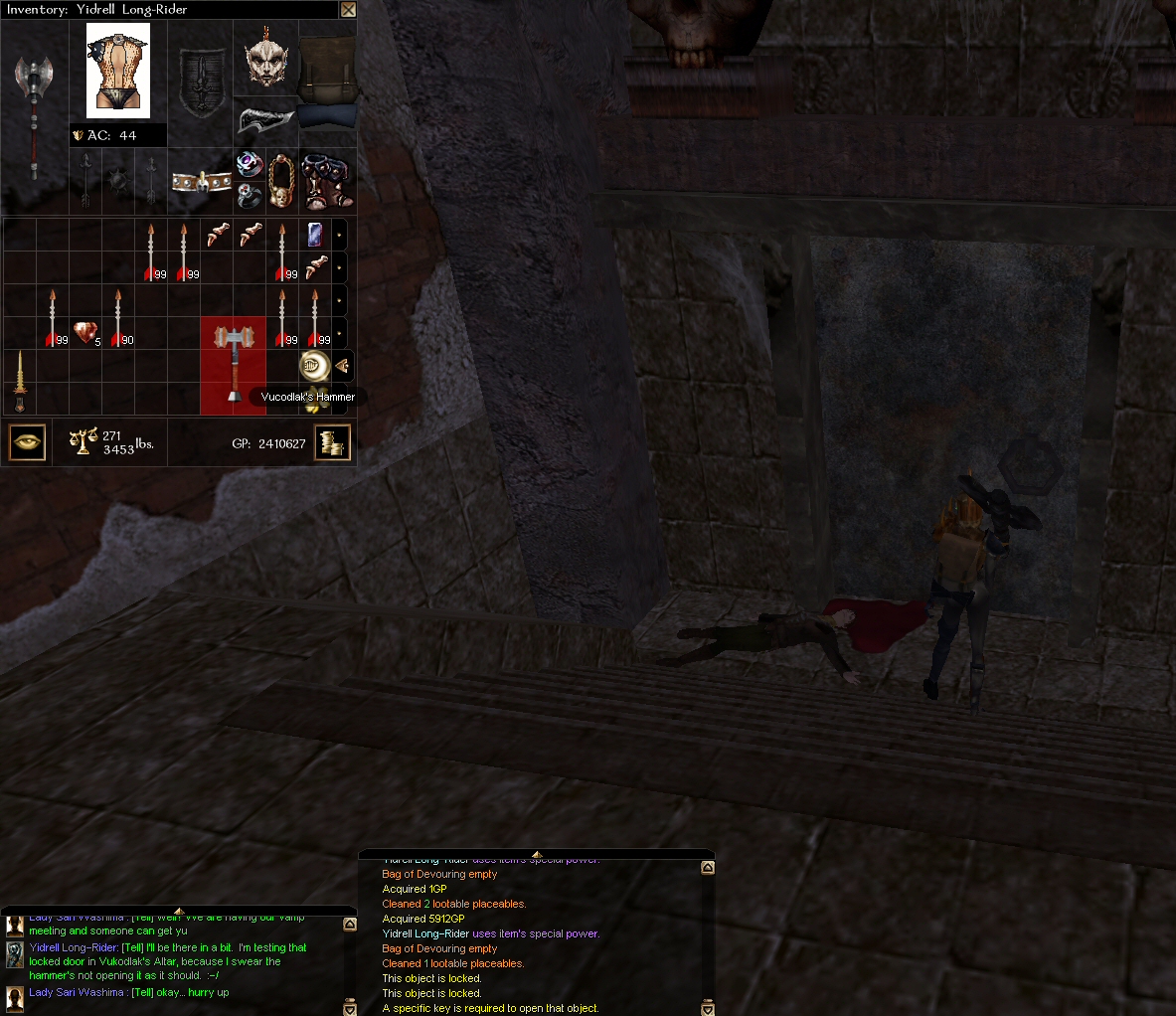Click the eye examine button
The image size is (1176, 1016).
[27, 442]
